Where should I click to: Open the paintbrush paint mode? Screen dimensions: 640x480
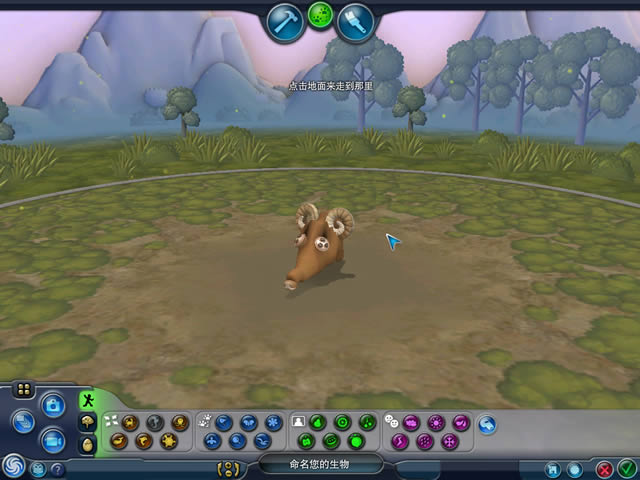point(354,21)
